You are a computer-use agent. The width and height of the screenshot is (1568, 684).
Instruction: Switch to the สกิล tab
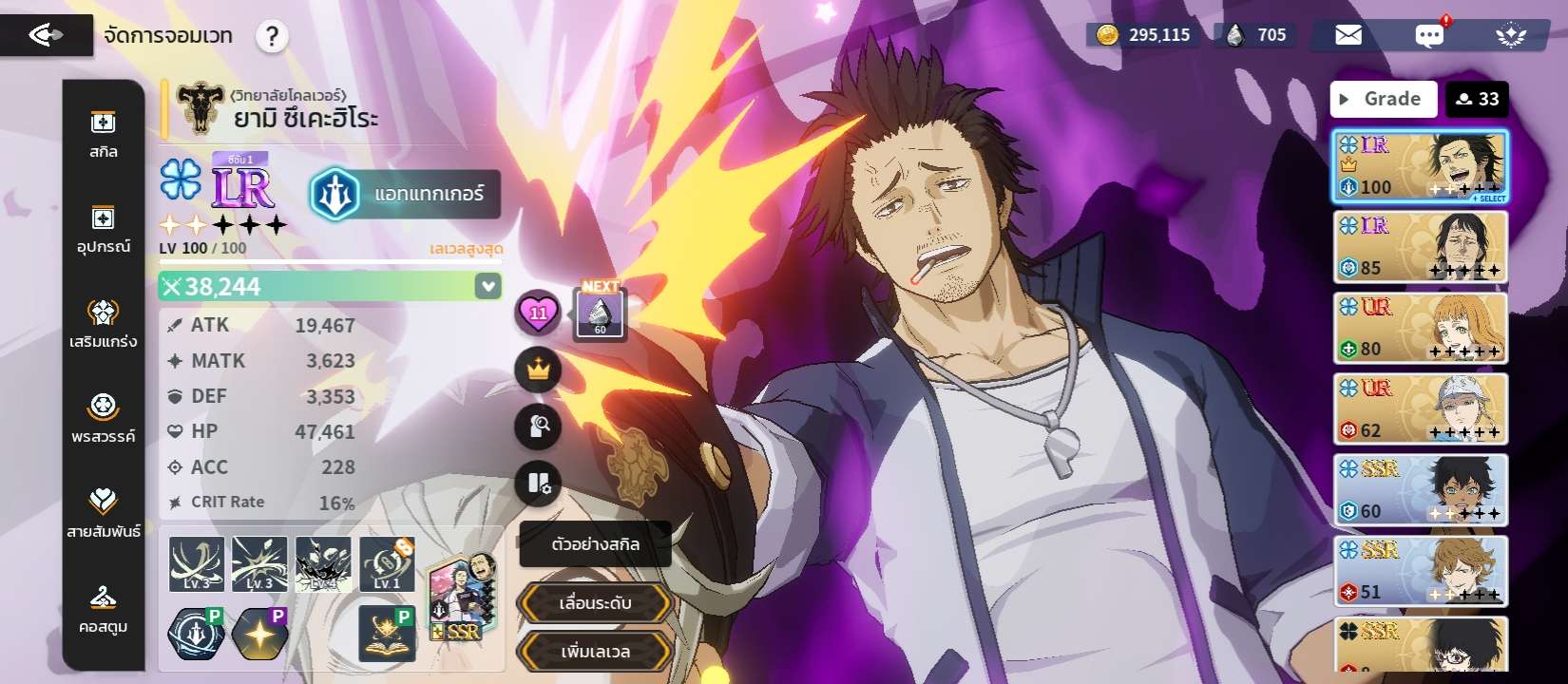point(103,134)
